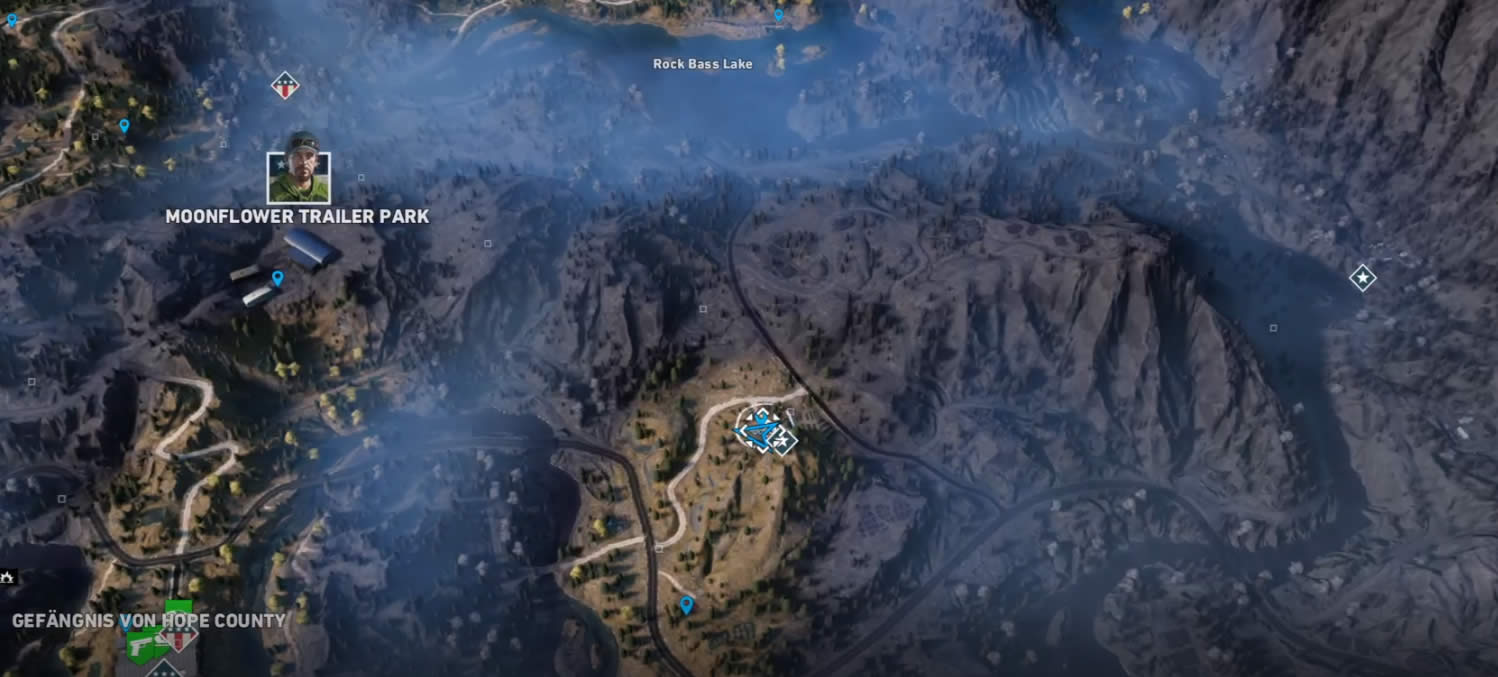Select the Gefängnis von Hope County label
The image size is (1498, 677).
(149, 621)
